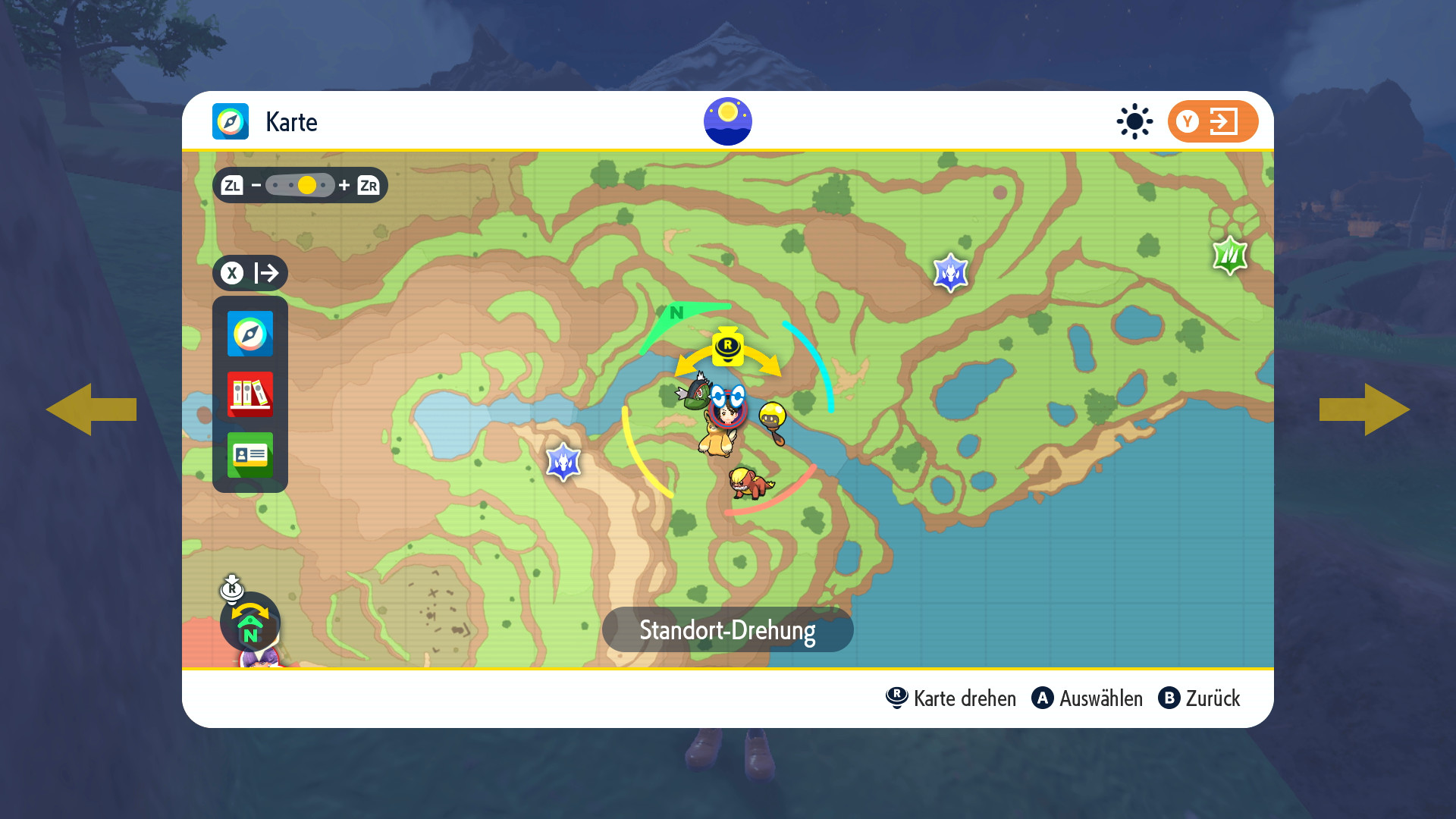Select the yellow round-headed Pokémon map marker

coord(773,419)
